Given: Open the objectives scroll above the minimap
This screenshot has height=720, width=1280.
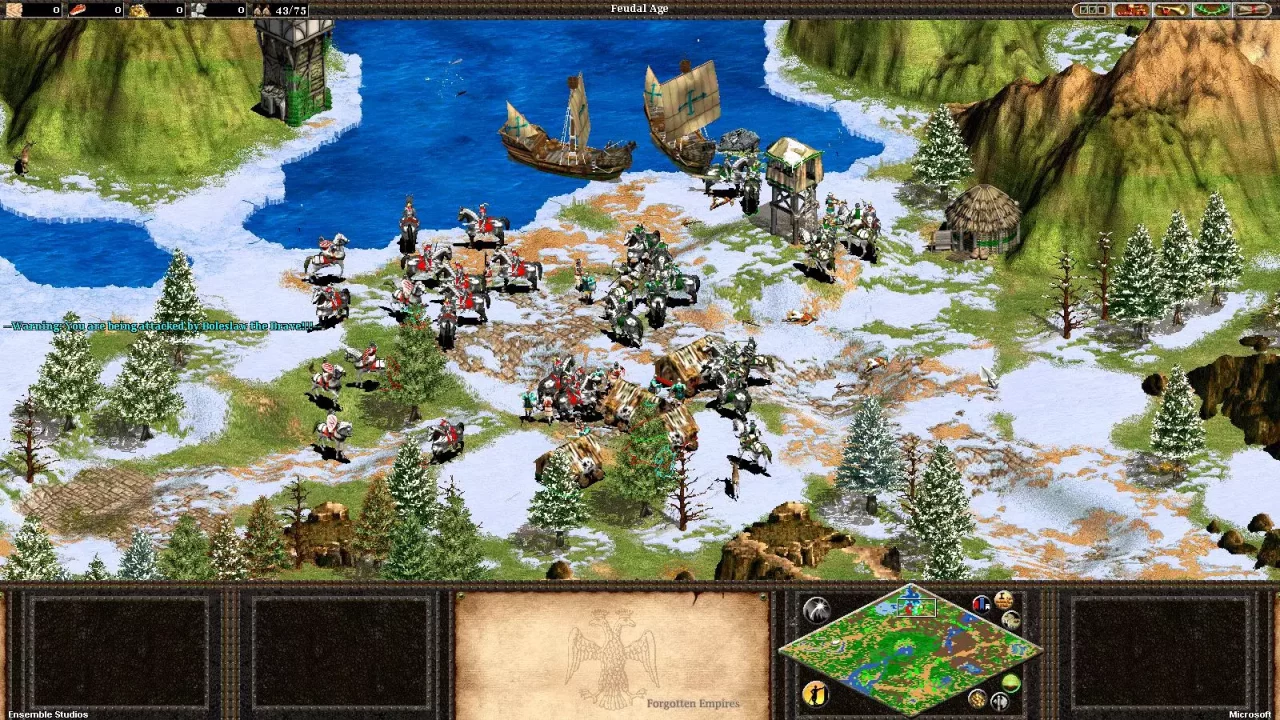Looking at the screenshot, I should pyautogui.click(x=1002, y=599).
